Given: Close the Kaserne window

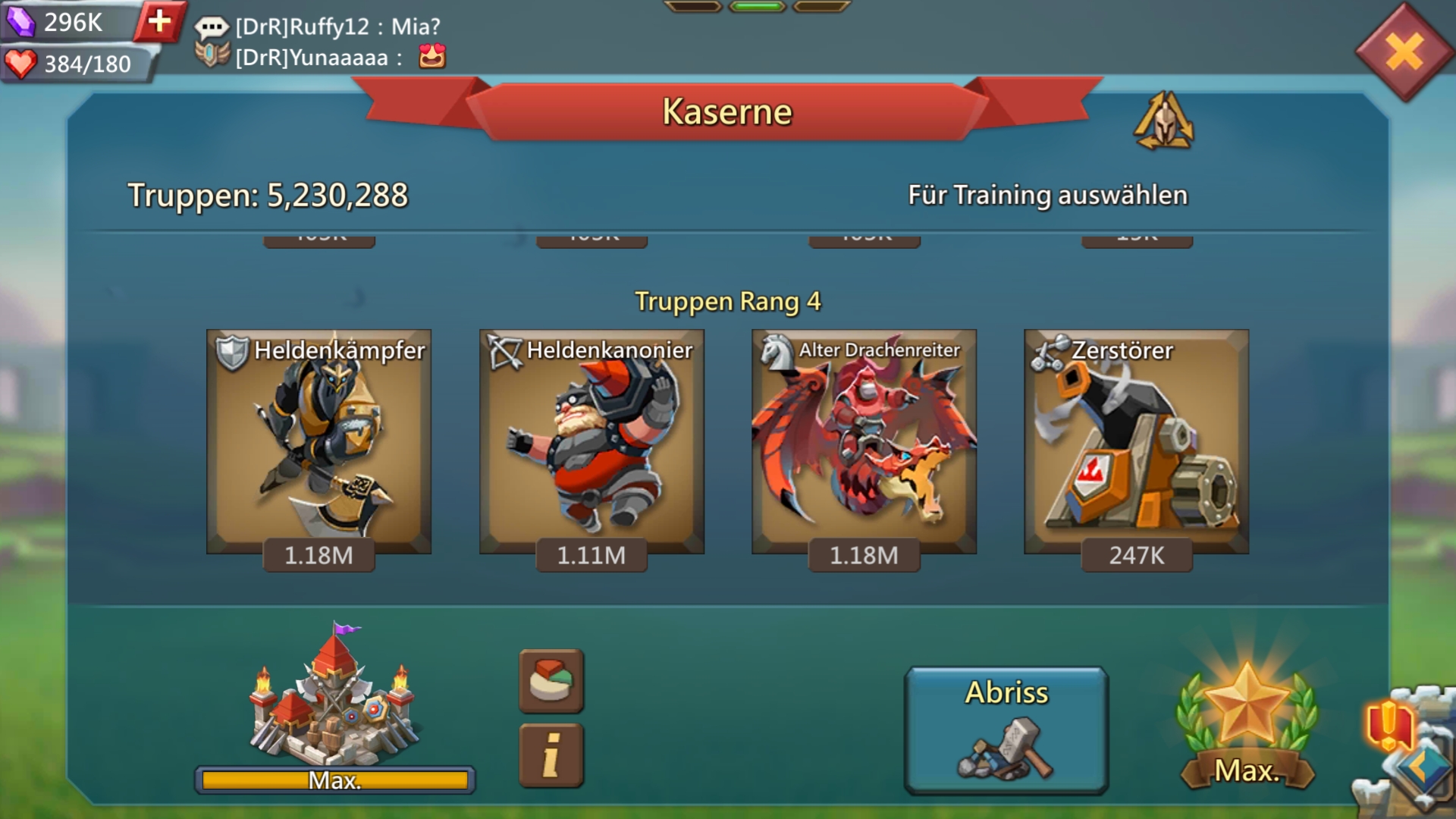Looking at the screenshot, I should click(x=1404, y=53).
